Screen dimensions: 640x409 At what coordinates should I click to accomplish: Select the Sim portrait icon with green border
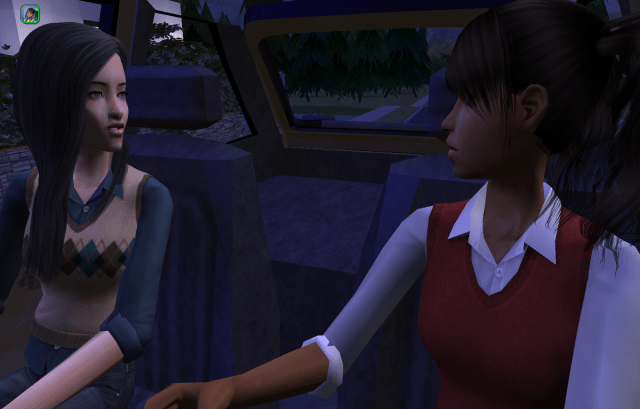30,14
